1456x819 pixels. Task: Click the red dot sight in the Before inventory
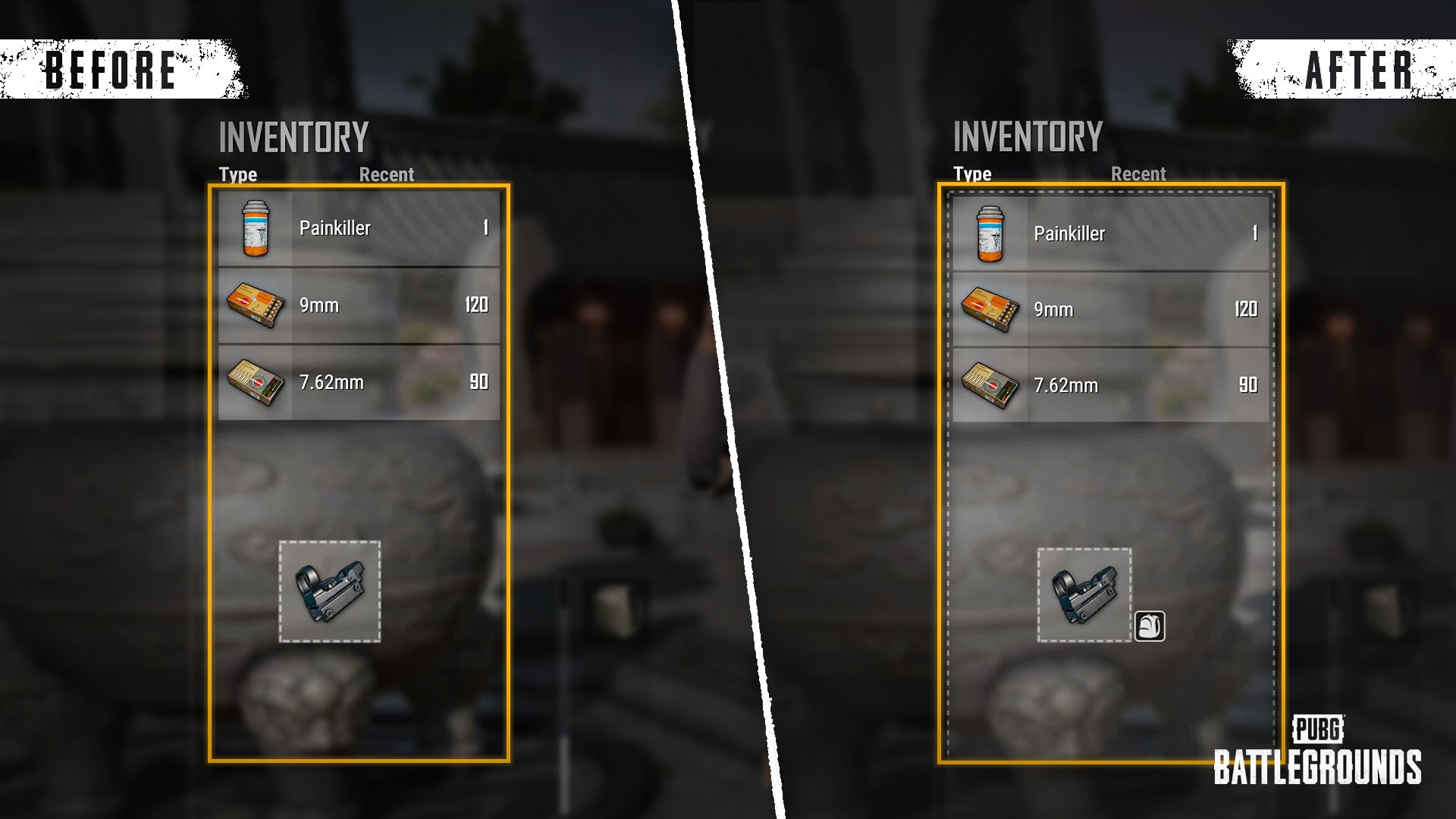[330, 591]
